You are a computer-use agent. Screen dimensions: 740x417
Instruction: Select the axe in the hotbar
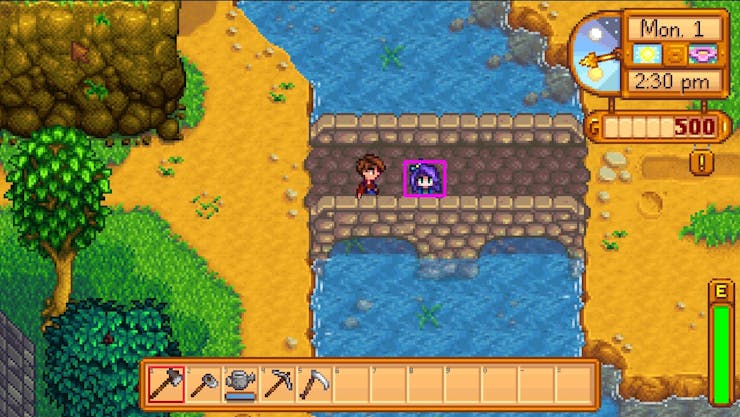pyautogui.click(x=166, y=384)
